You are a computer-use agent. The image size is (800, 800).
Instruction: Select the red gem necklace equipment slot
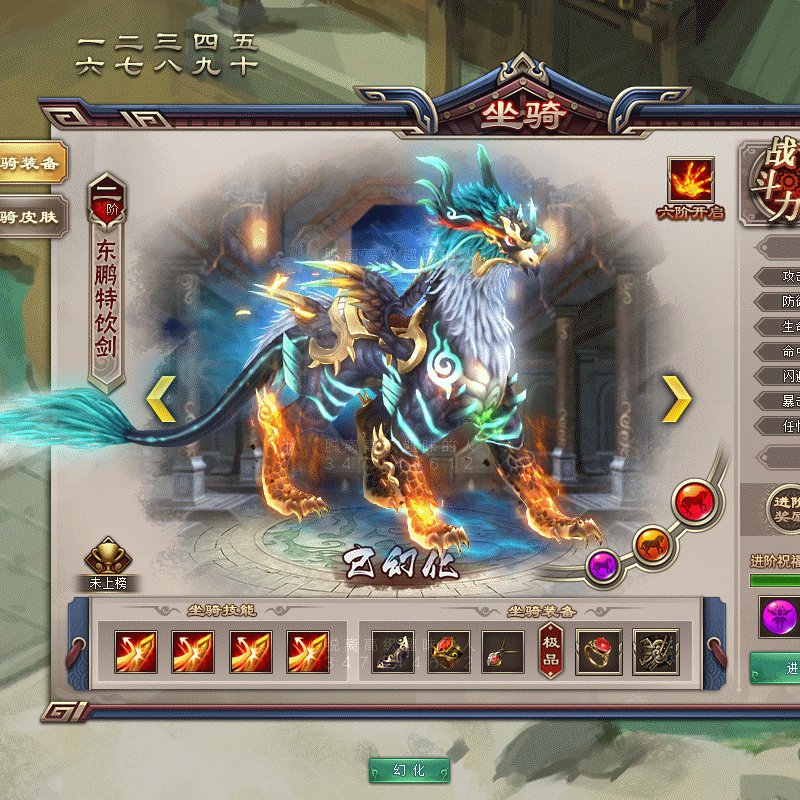point(503,652)
